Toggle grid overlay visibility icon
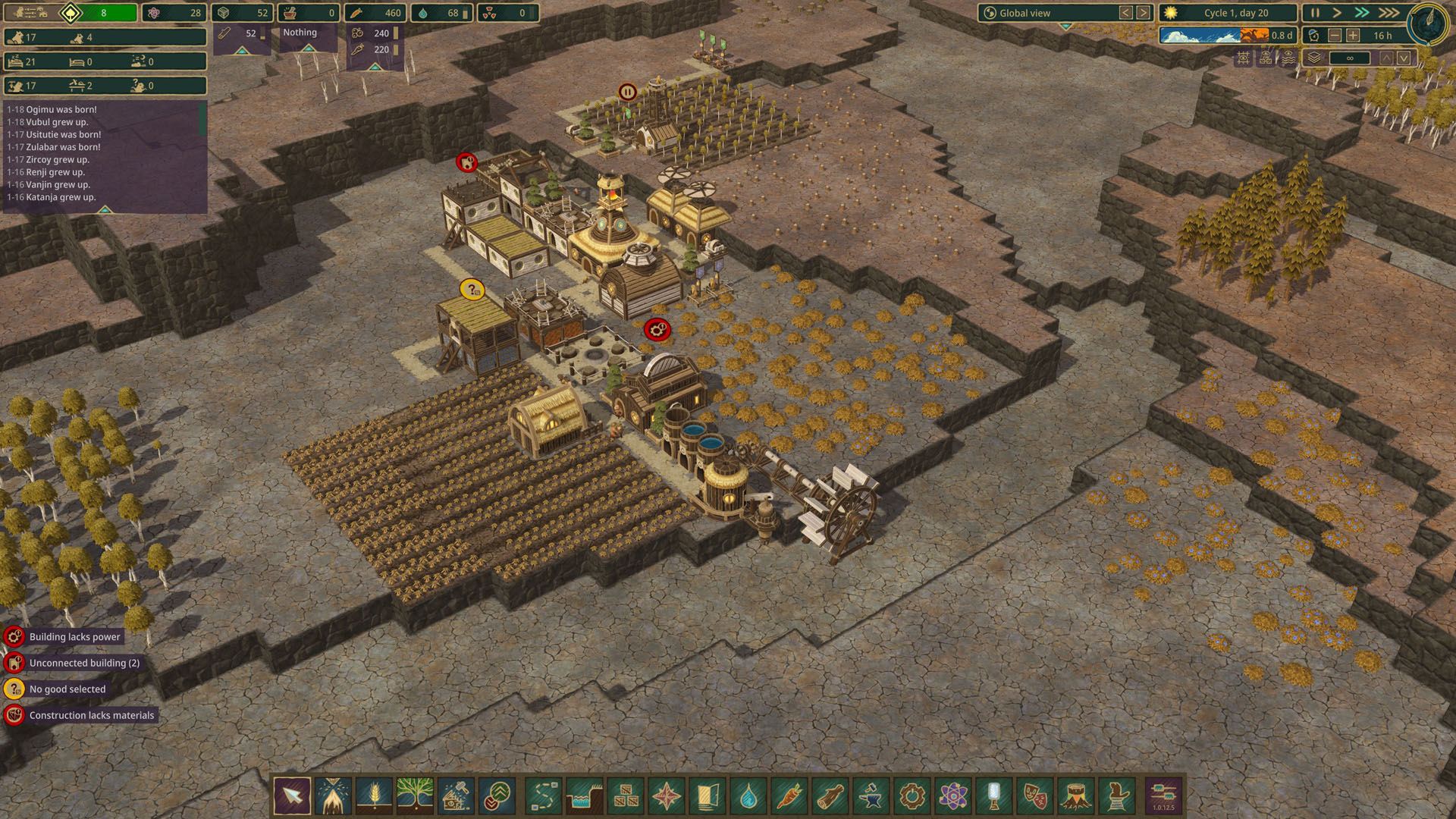 click(x=1243, y=58)
